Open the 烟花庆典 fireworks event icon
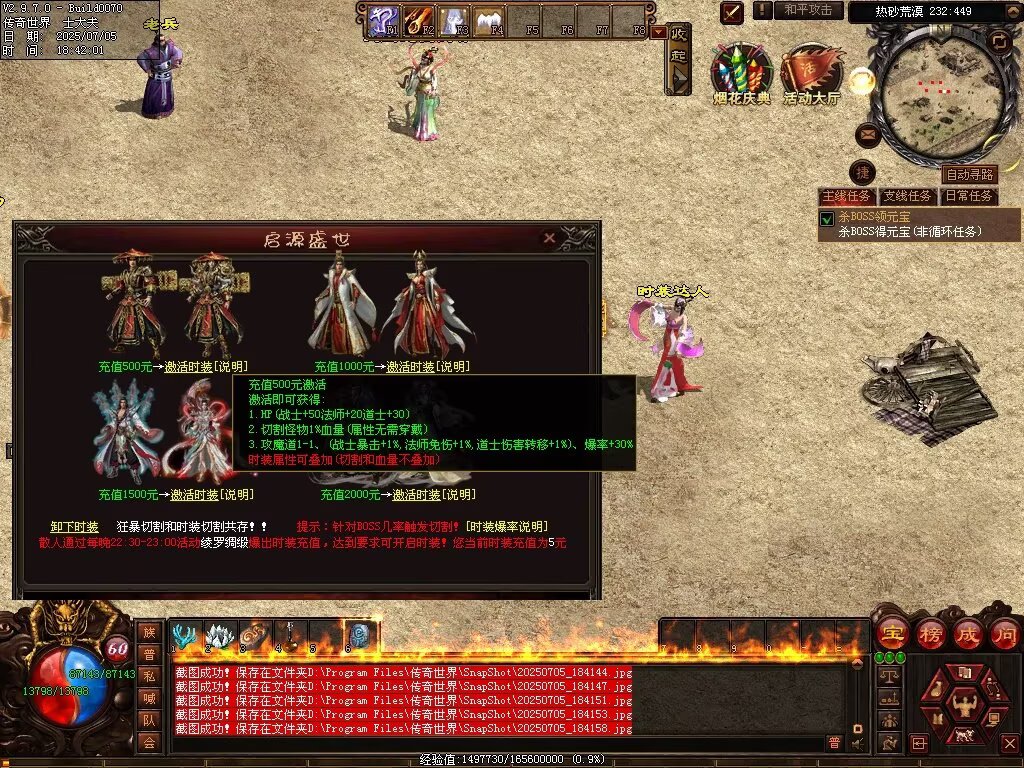The width and height of the screenshot is (1024, 768). (x=741, y=68)
